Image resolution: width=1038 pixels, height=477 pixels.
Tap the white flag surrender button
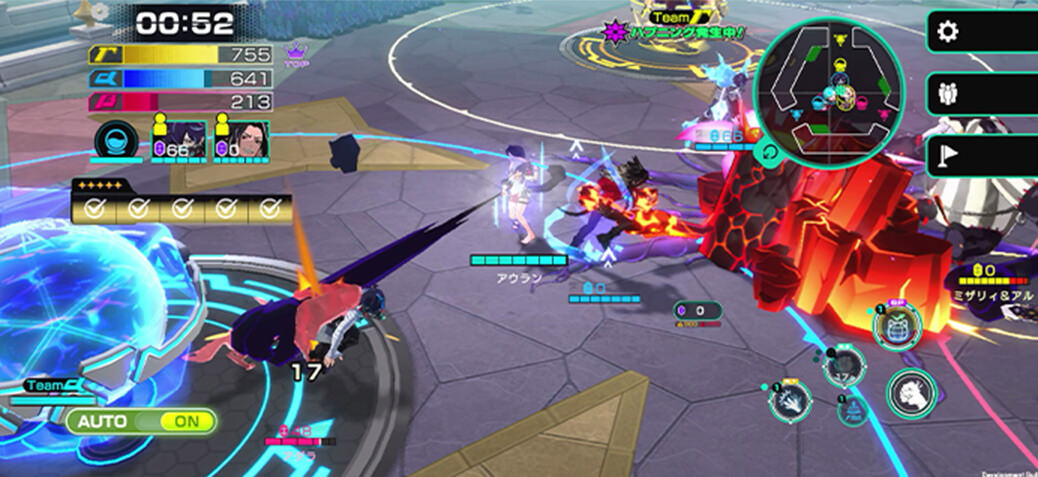pyautogui.click(x=945, y=156)
